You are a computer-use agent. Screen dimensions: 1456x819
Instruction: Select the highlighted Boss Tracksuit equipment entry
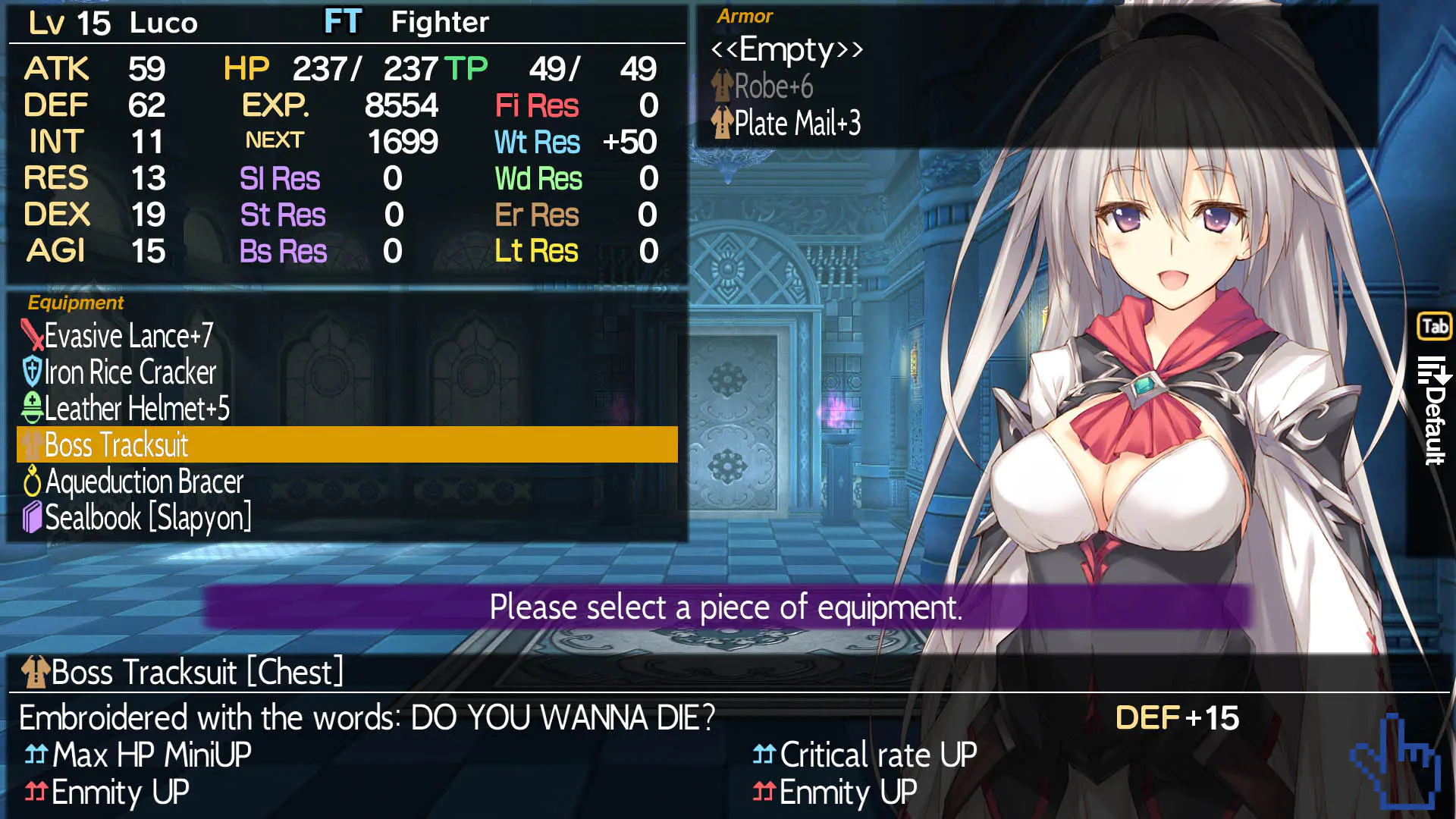(x=115, y=445)
